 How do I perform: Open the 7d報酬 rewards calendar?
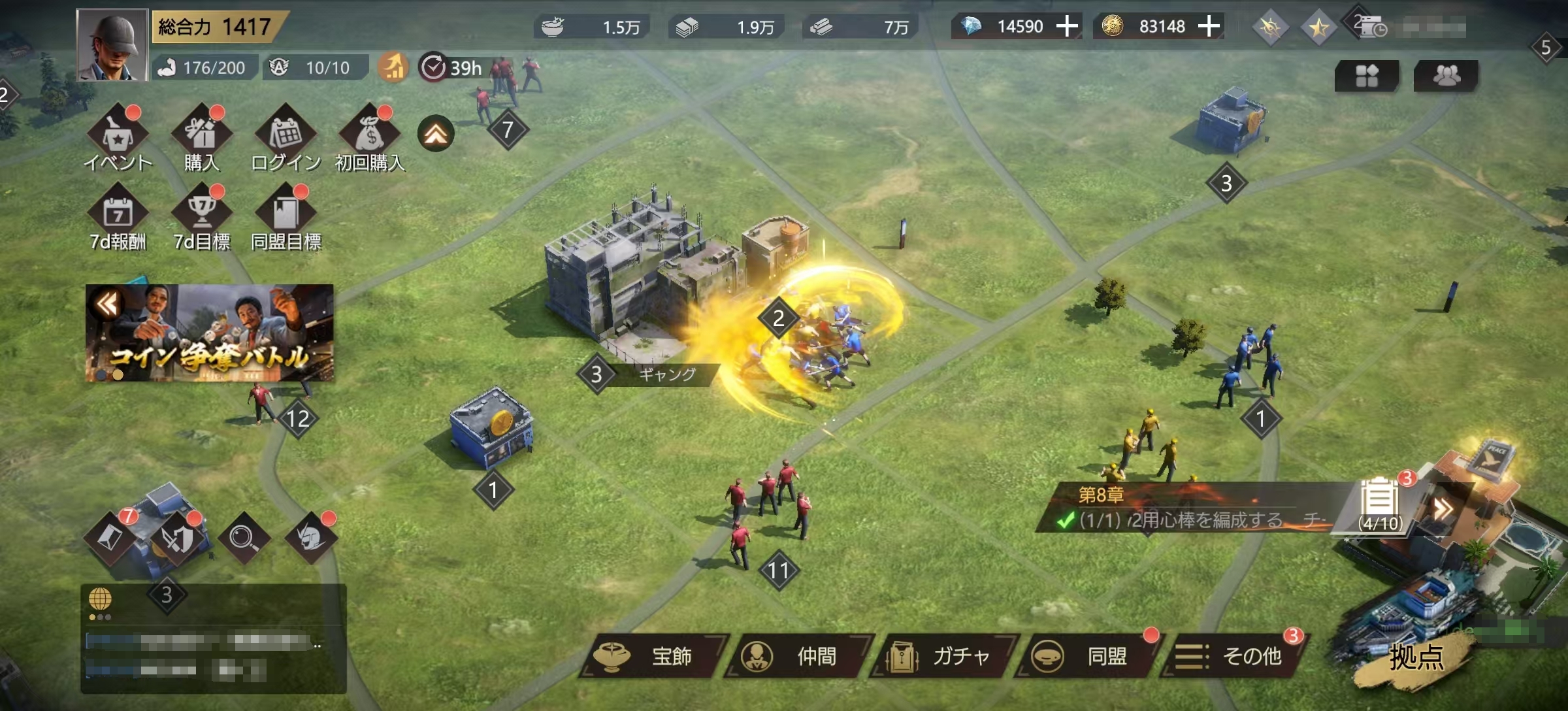118,216
